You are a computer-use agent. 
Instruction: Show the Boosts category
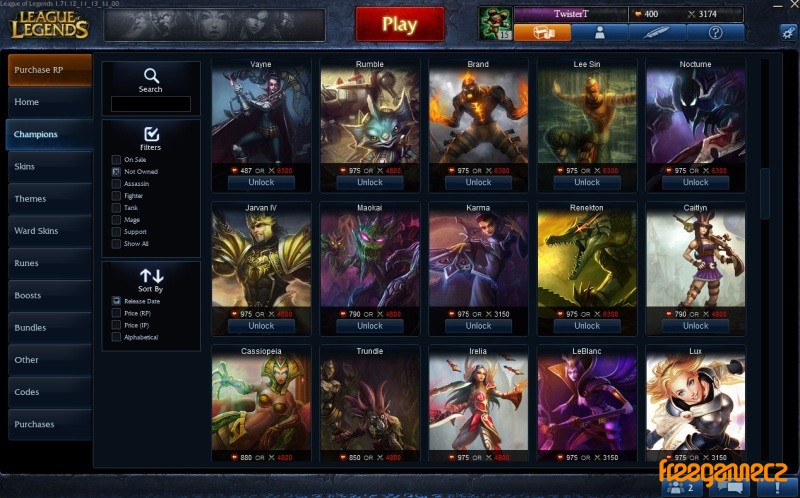tap(50, 295)
